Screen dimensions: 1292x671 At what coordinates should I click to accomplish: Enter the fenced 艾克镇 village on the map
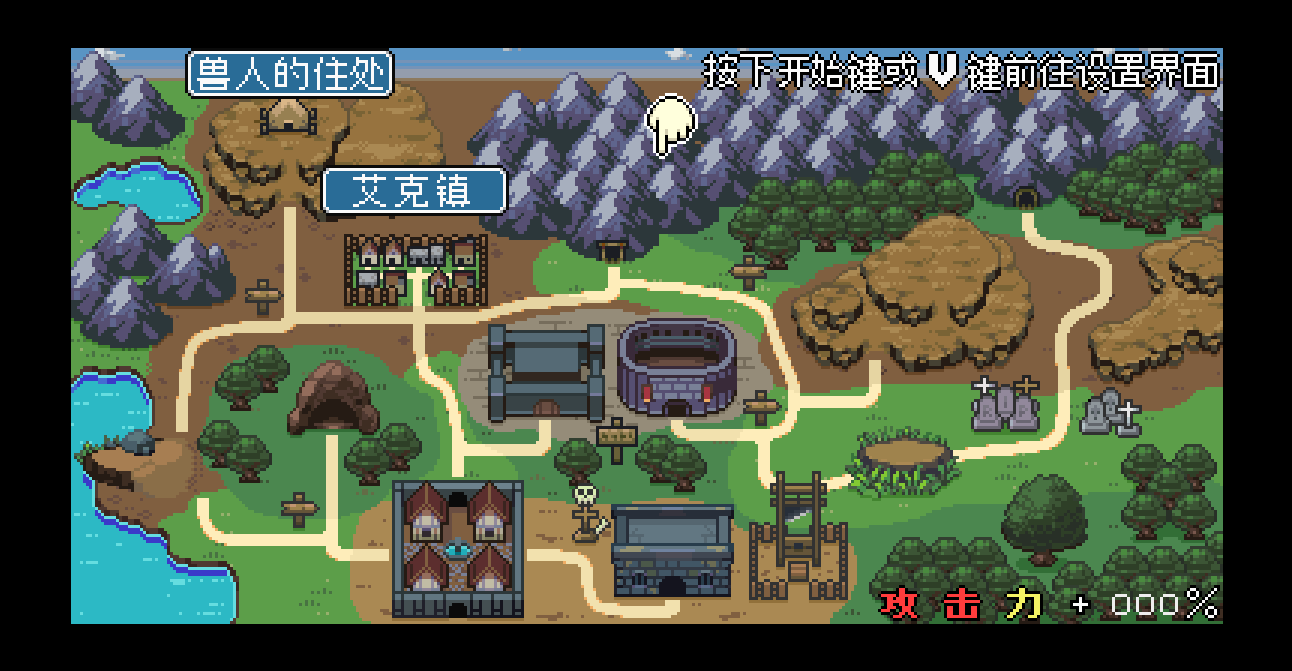click(415, 269)
